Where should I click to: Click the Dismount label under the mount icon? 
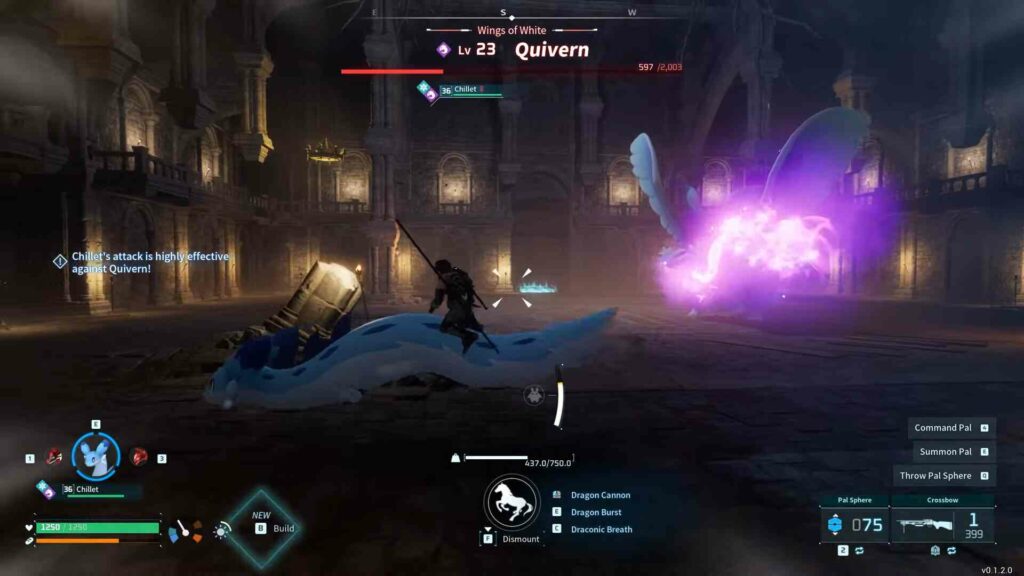pyautogui.click(x=520, y=539)
